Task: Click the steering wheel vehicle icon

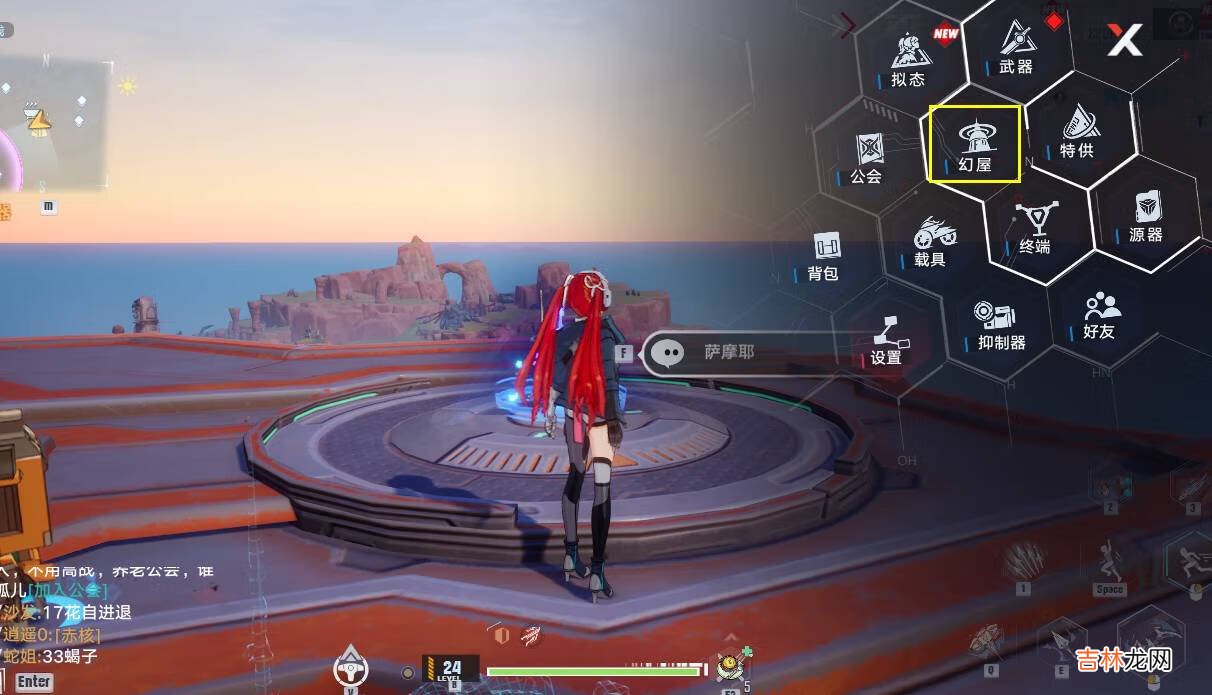Action: pos(351,668)
